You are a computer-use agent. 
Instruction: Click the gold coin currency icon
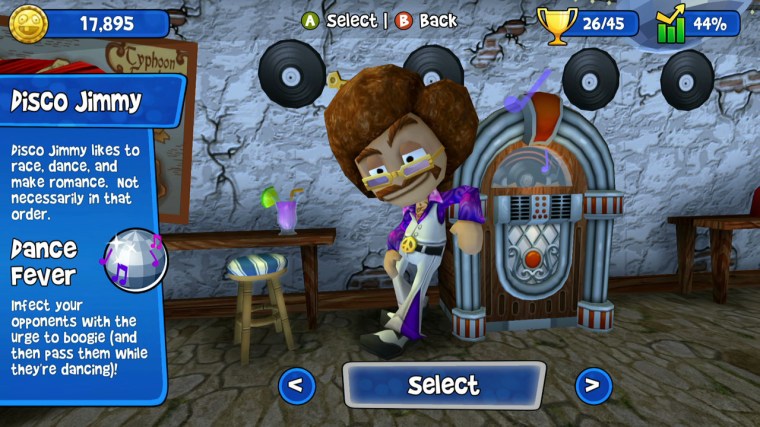[x=28, y=23]
